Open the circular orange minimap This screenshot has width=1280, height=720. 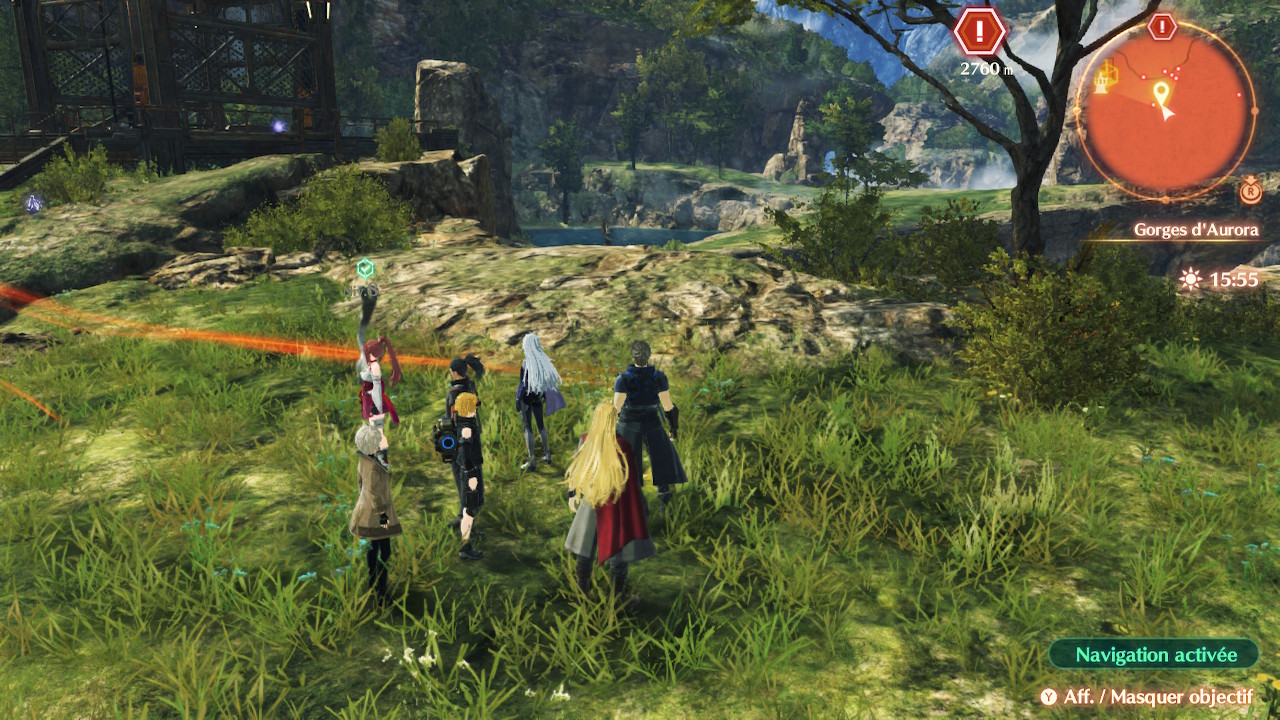[1165, 110]
